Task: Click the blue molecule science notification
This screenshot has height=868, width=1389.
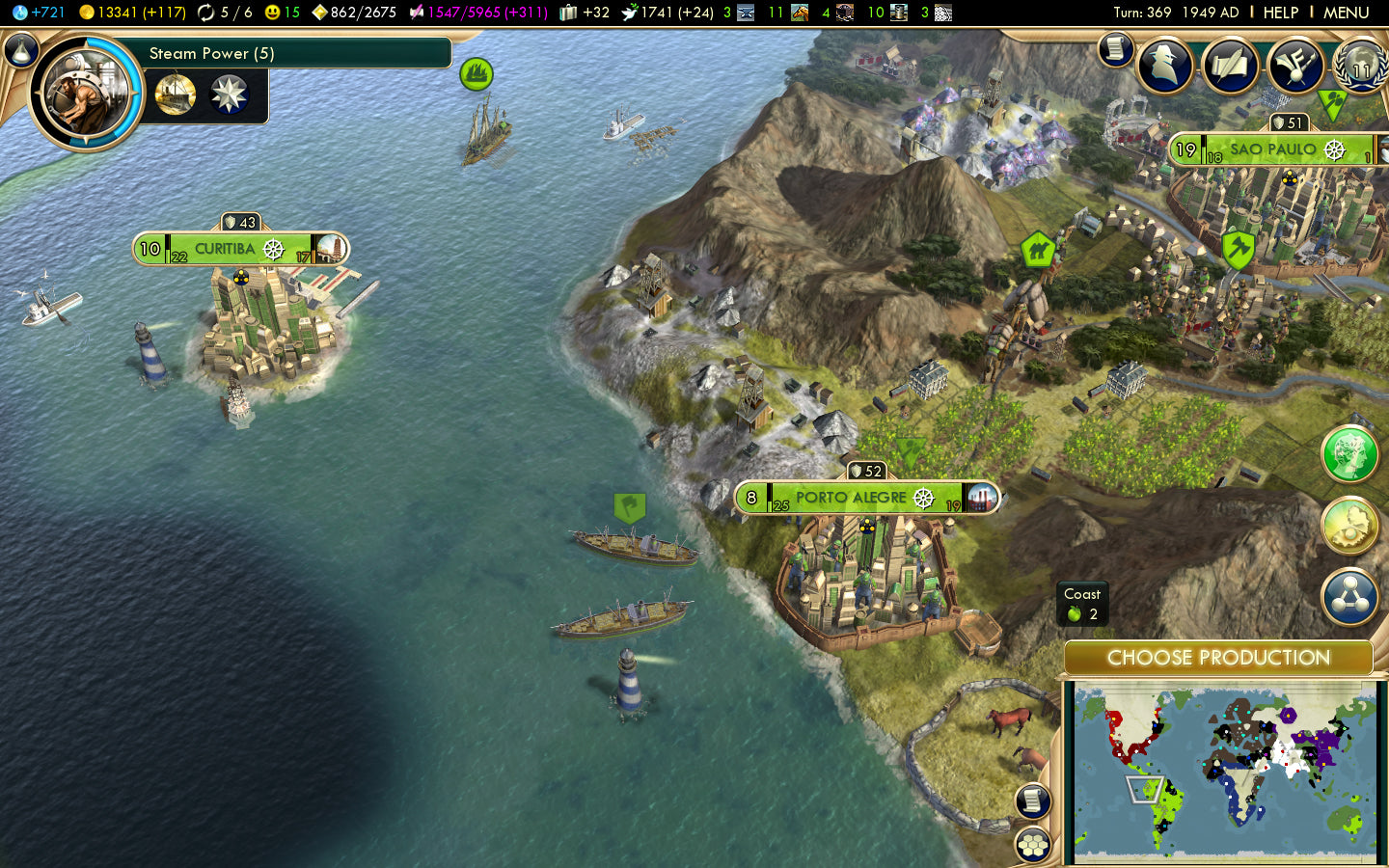Action: point(1350,597)
